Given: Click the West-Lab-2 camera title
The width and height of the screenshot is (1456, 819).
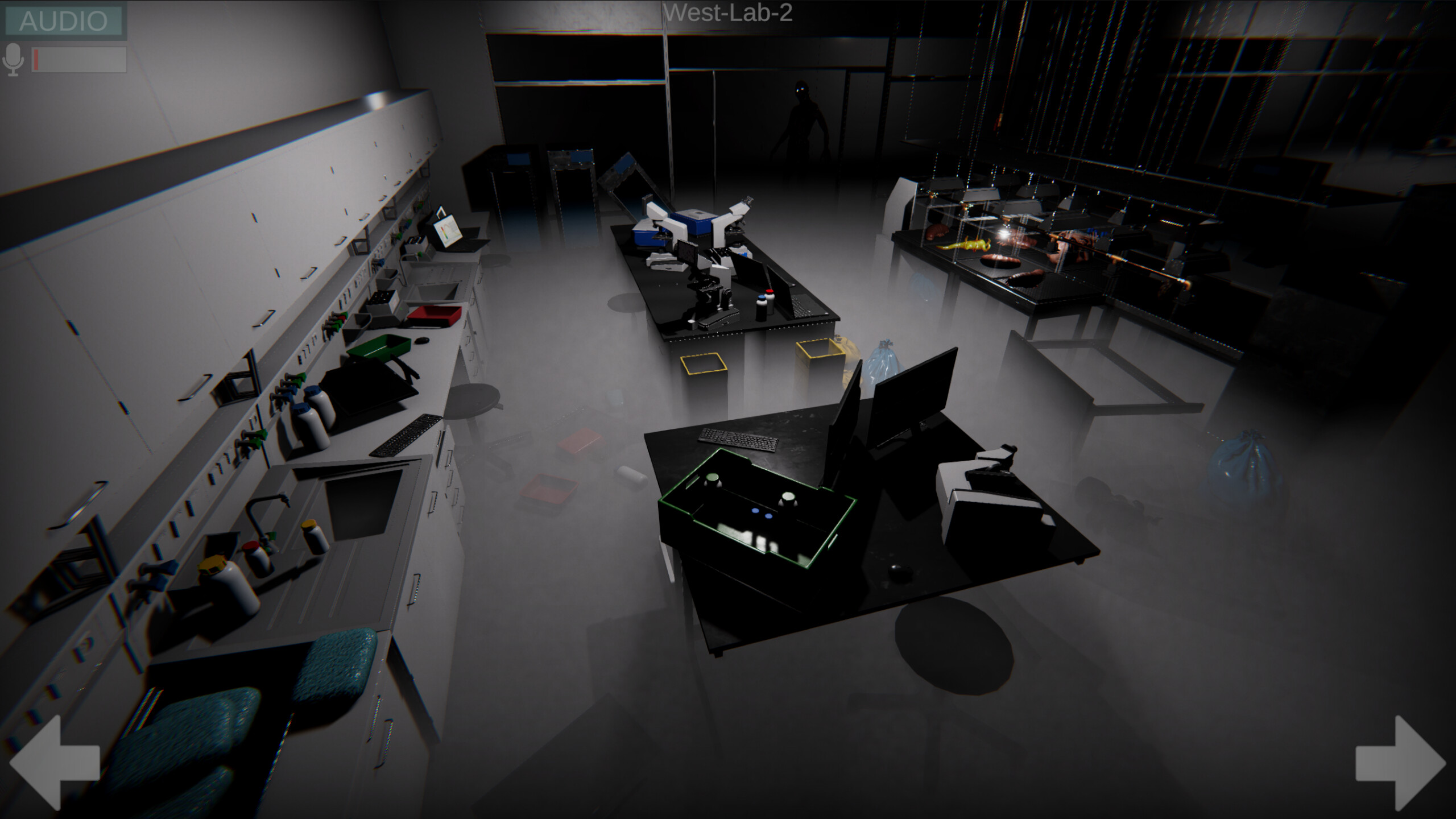Looking at the screenshot, I should (x=728, y=13).
